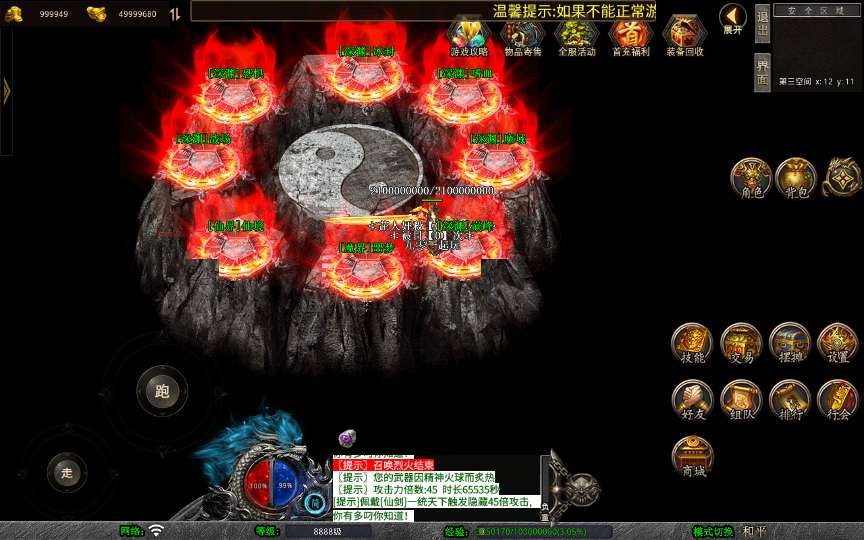This screenshot has height=540, width=864.
Task: Open the 背包 backpack
Action: coord(795,177)
